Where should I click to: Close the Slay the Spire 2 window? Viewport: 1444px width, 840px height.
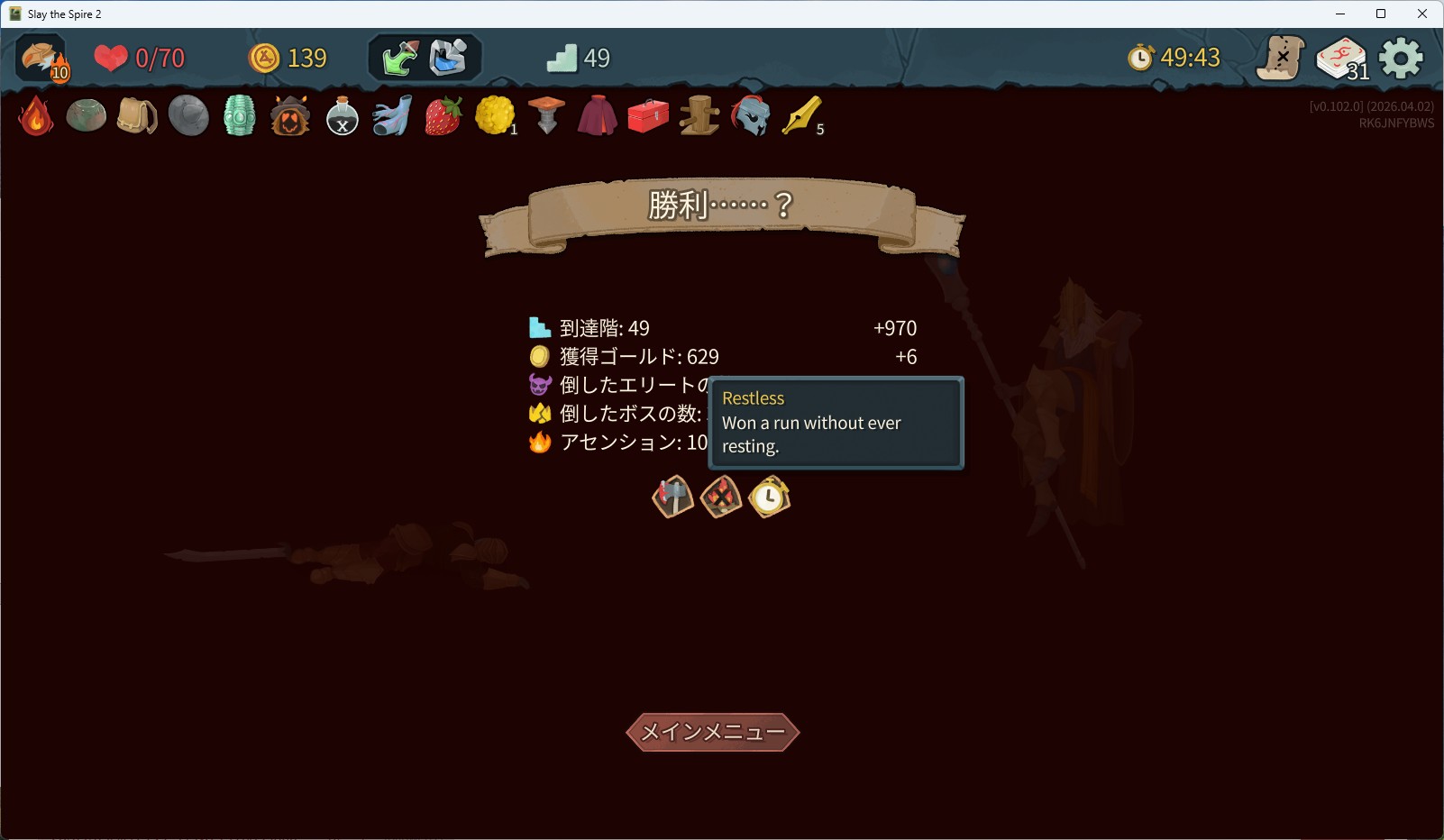pos(1422,14)
